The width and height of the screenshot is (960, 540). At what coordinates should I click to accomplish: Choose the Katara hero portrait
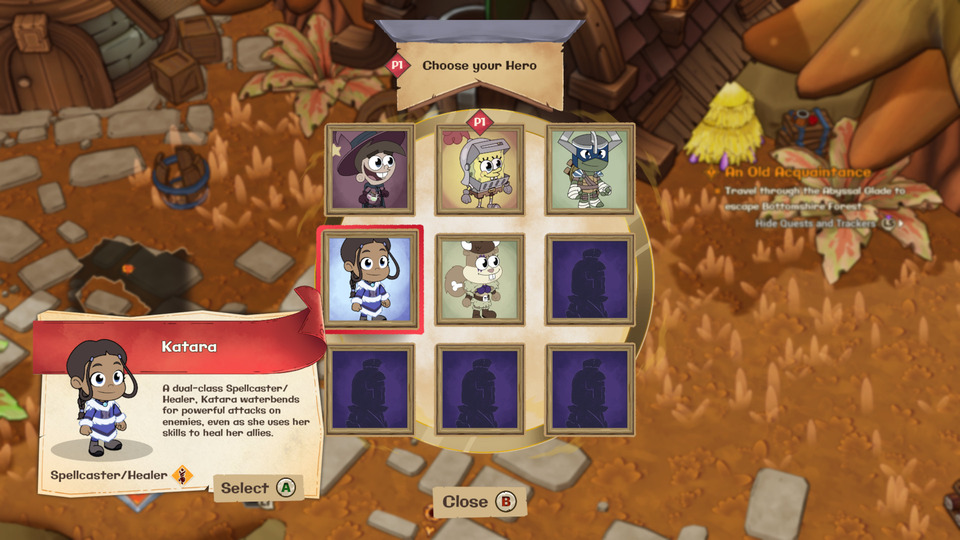(370, 279)
